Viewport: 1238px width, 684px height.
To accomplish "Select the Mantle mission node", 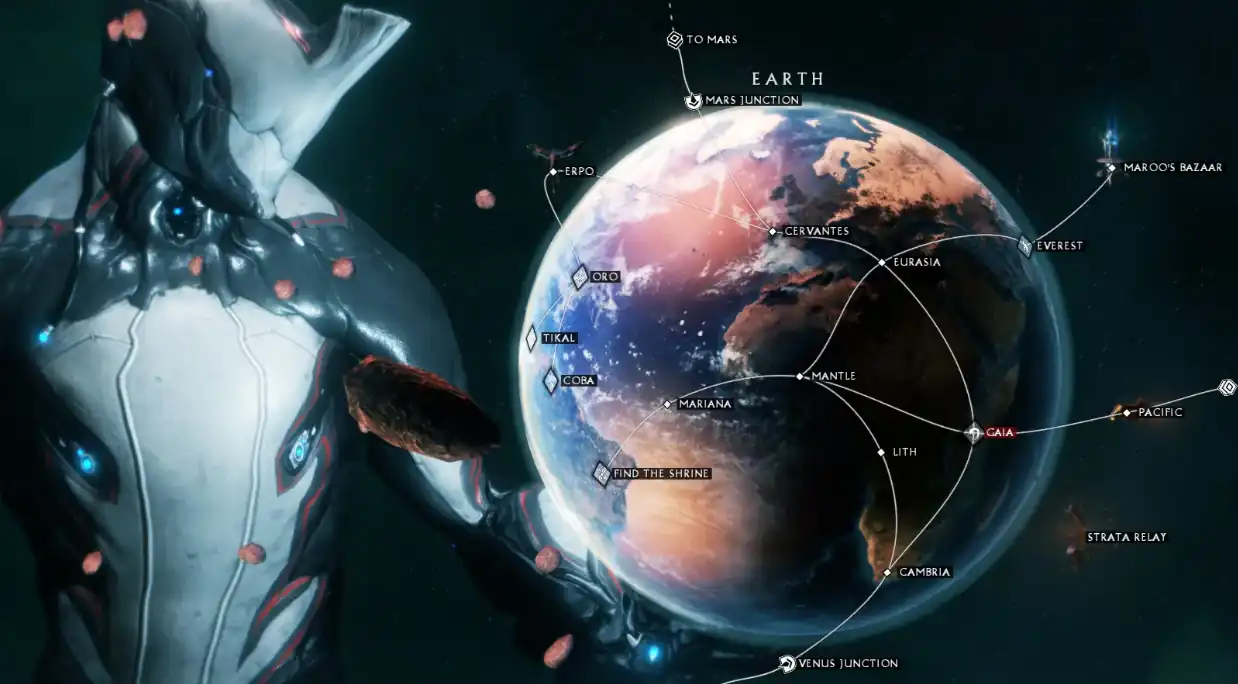I will point(800,377).
